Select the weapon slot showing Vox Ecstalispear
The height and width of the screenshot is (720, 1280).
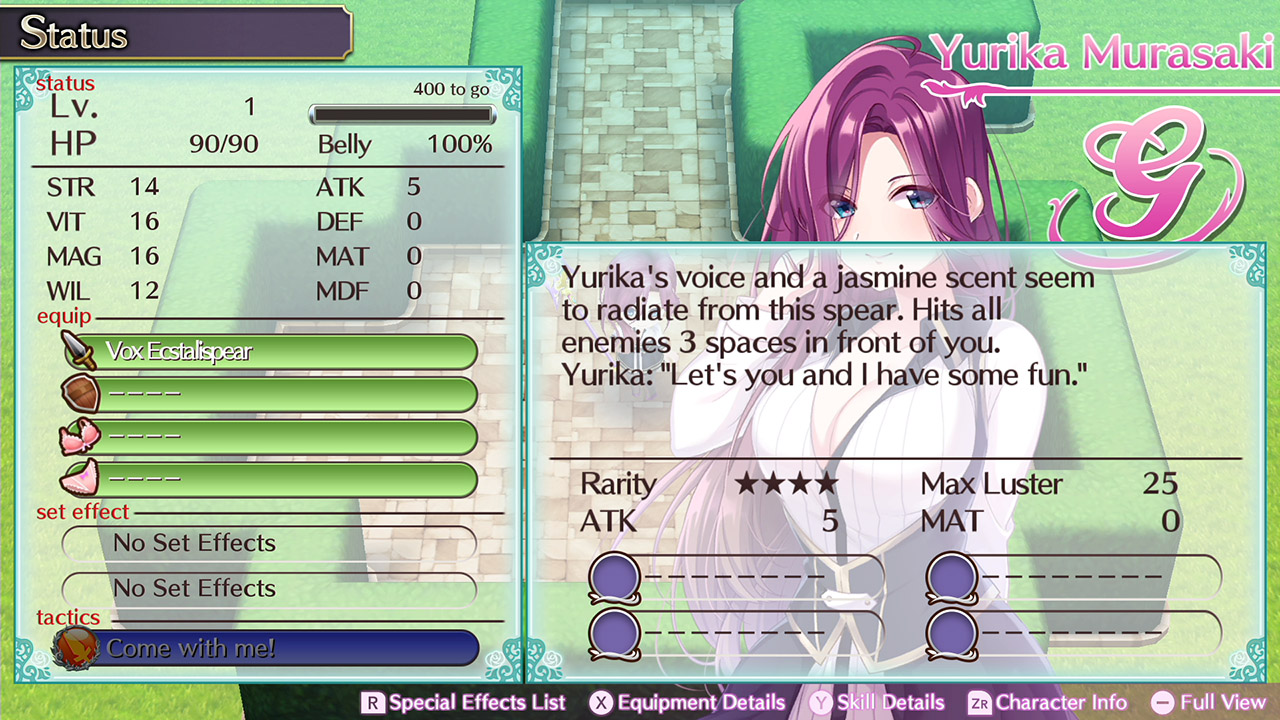[x=280, y=352]
